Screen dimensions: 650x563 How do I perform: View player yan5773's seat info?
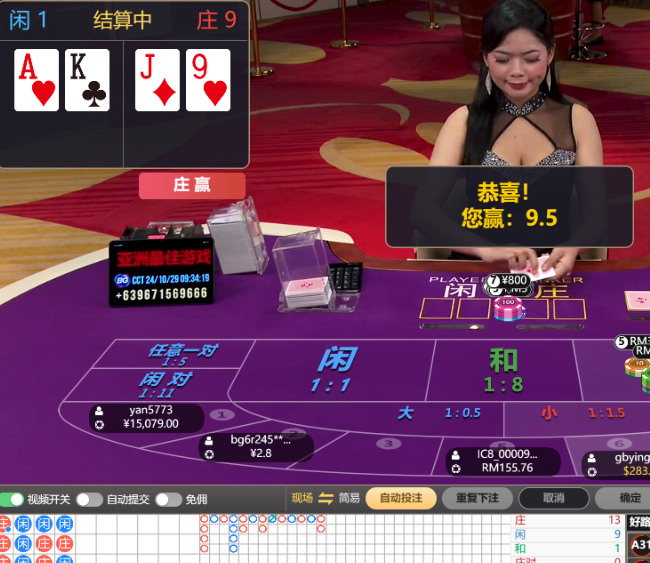(x=146, y=416)
